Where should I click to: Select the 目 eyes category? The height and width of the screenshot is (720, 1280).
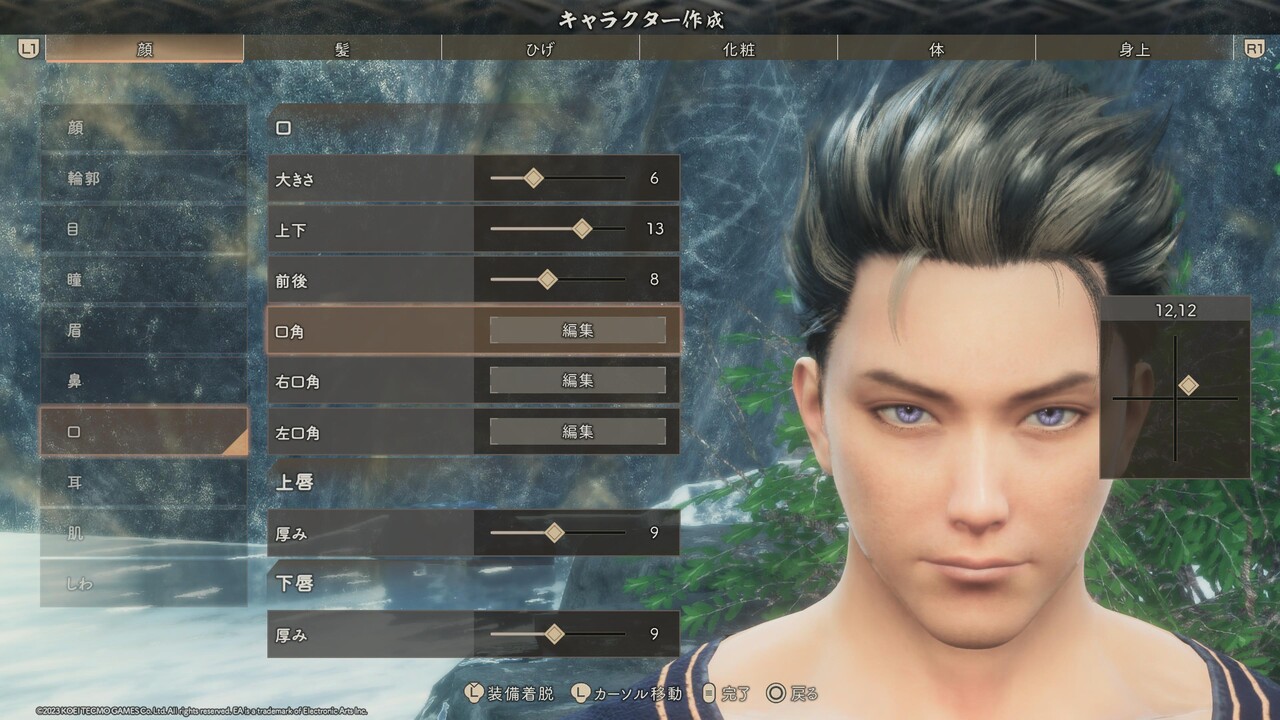[x=143, y=229]
